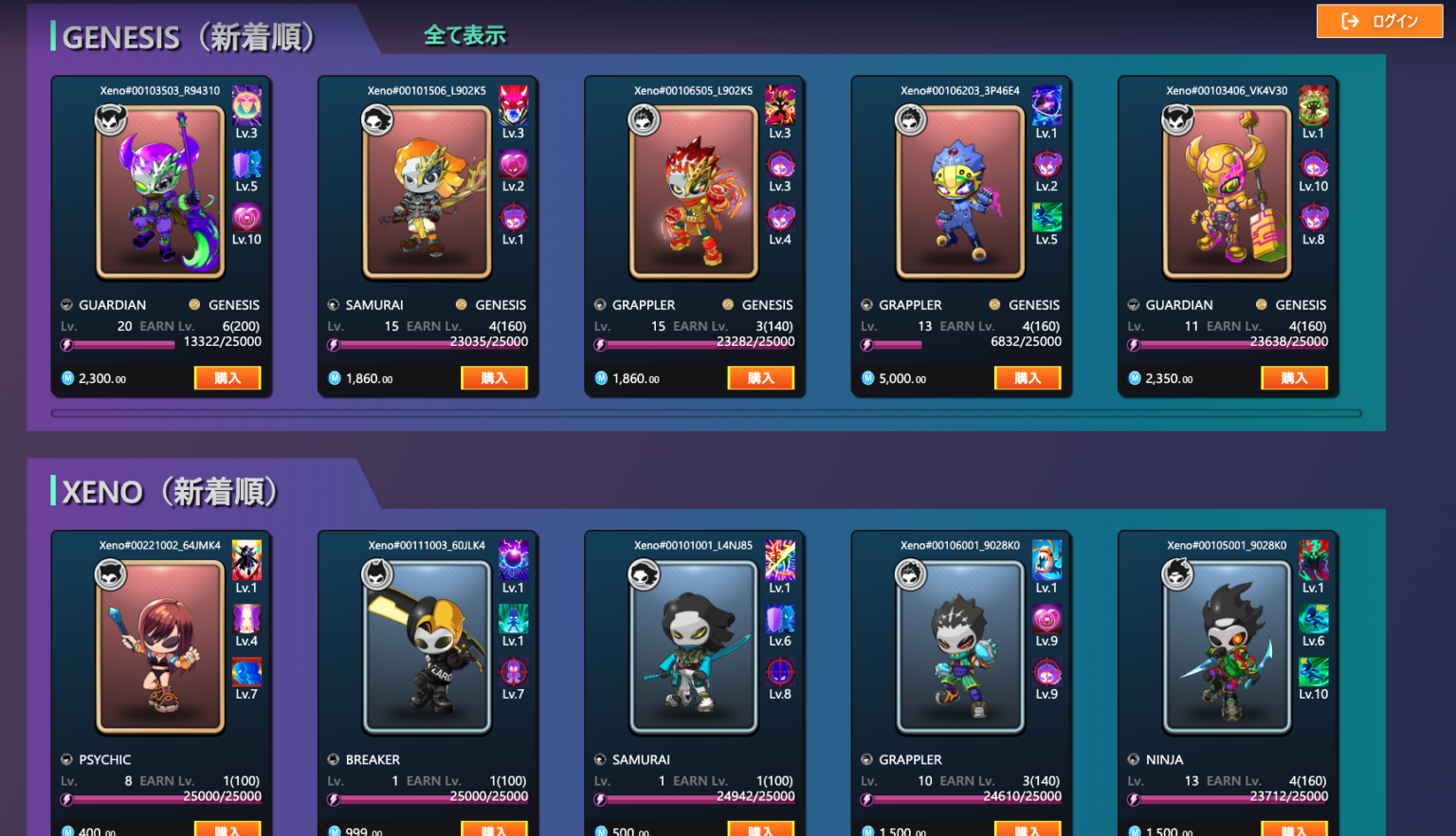The height and width of the screenshot is (836, 1456).
Task: Select the blue-haired Genesis Grappler portrait
Action: [960, 192]
